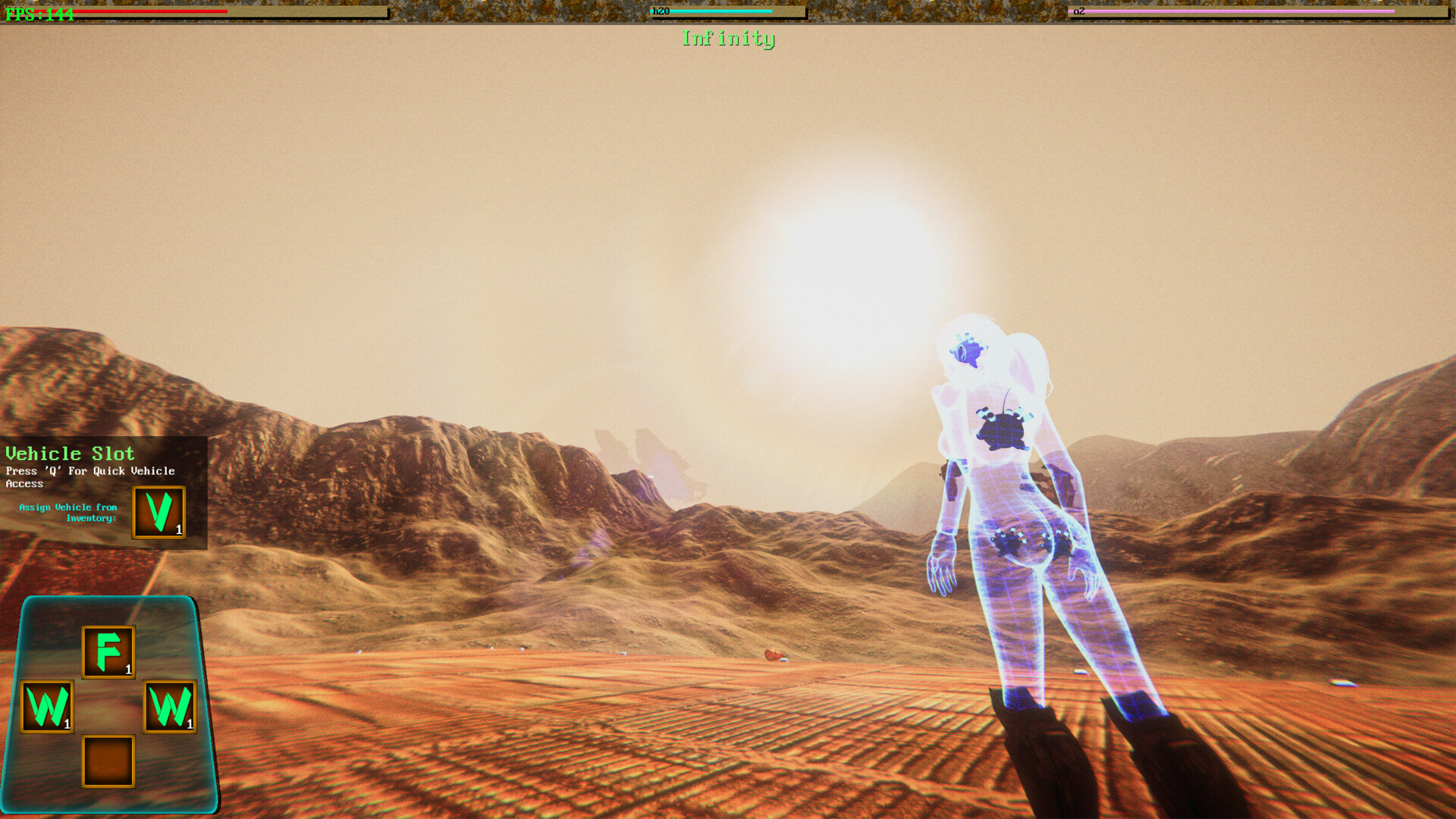
Task: Click the Press Q For Quick Vehicle text
Action: (x=89, y=471)
